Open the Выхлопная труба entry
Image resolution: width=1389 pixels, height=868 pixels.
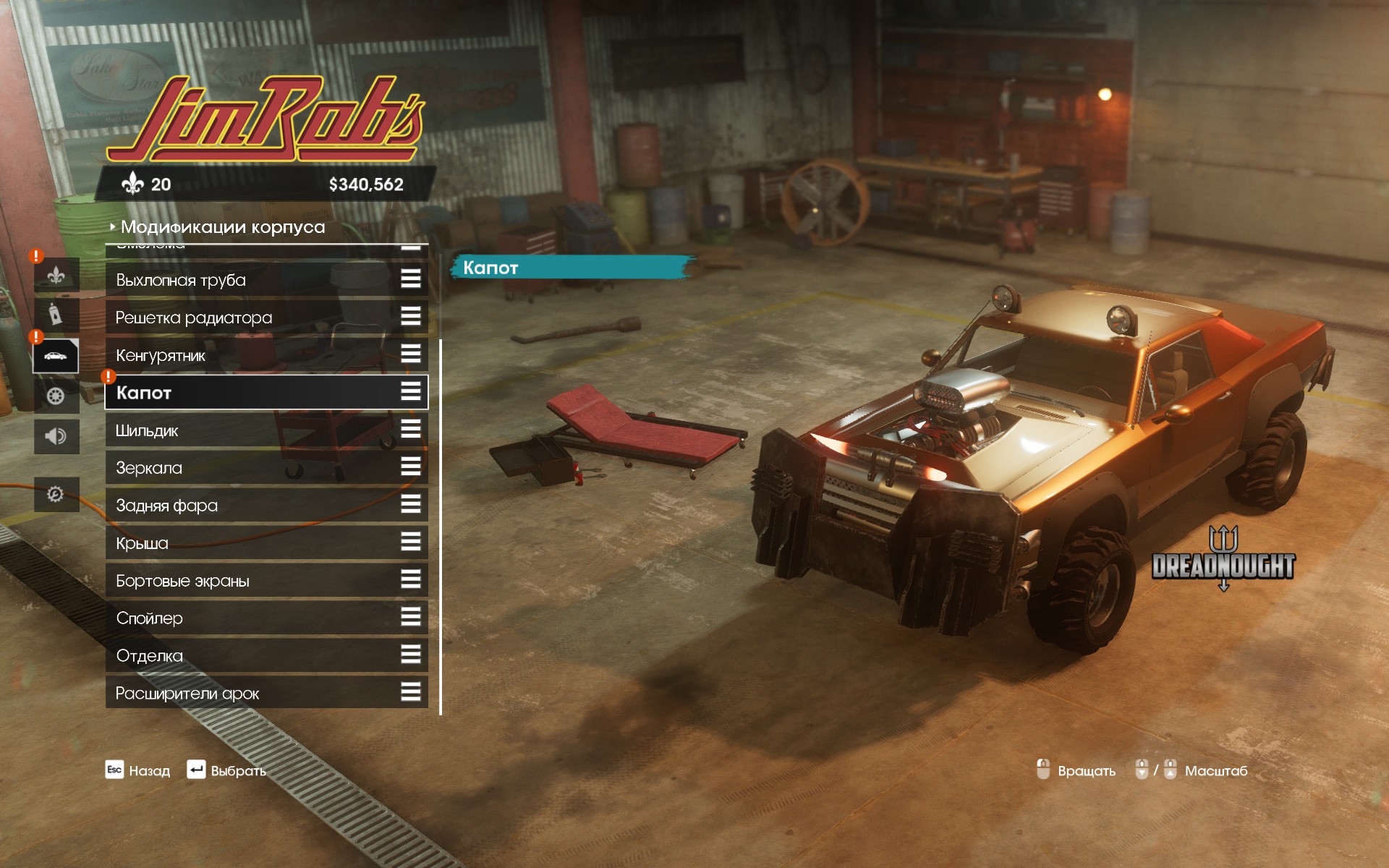(266, 280)
